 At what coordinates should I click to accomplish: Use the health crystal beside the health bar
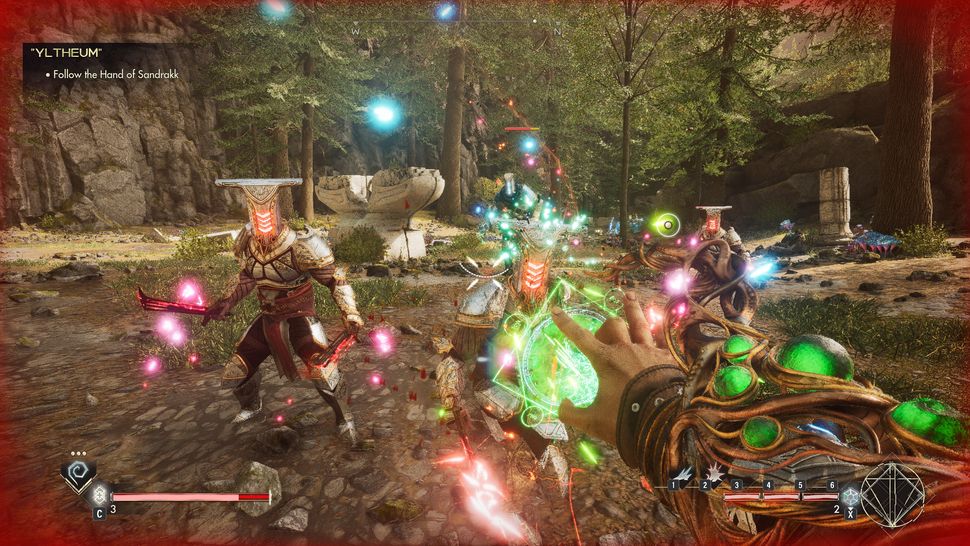[x=99, y=494]
